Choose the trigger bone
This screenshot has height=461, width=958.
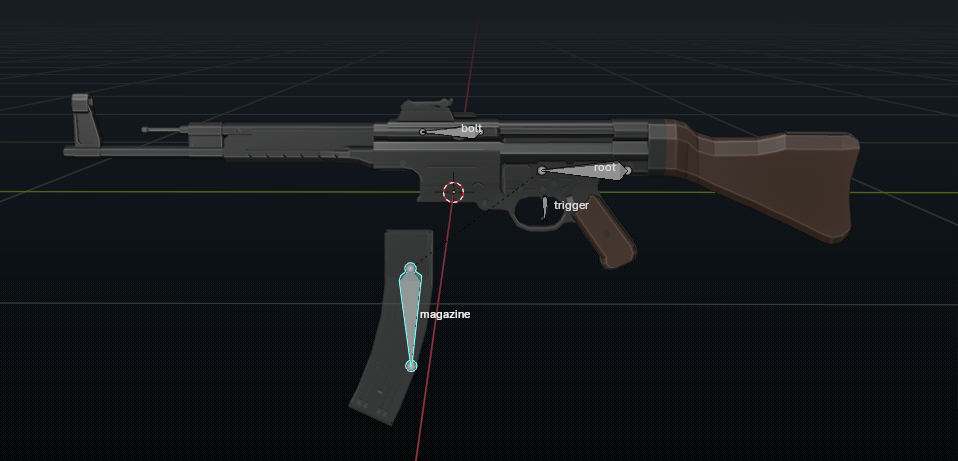pos(544,207)
